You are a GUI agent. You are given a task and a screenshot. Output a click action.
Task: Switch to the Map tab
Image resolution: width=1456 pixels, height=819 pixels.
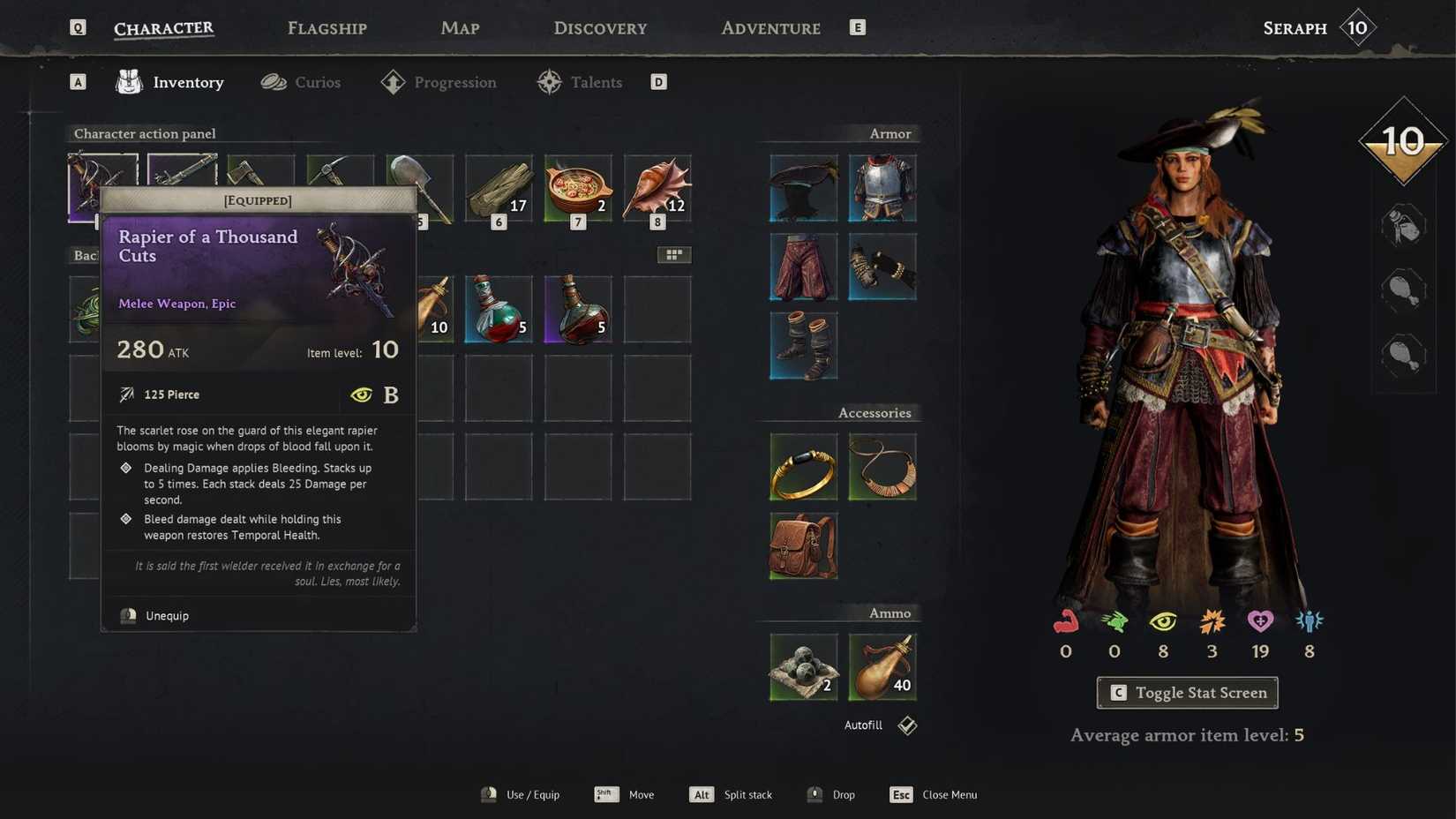(x=460, y=27)
